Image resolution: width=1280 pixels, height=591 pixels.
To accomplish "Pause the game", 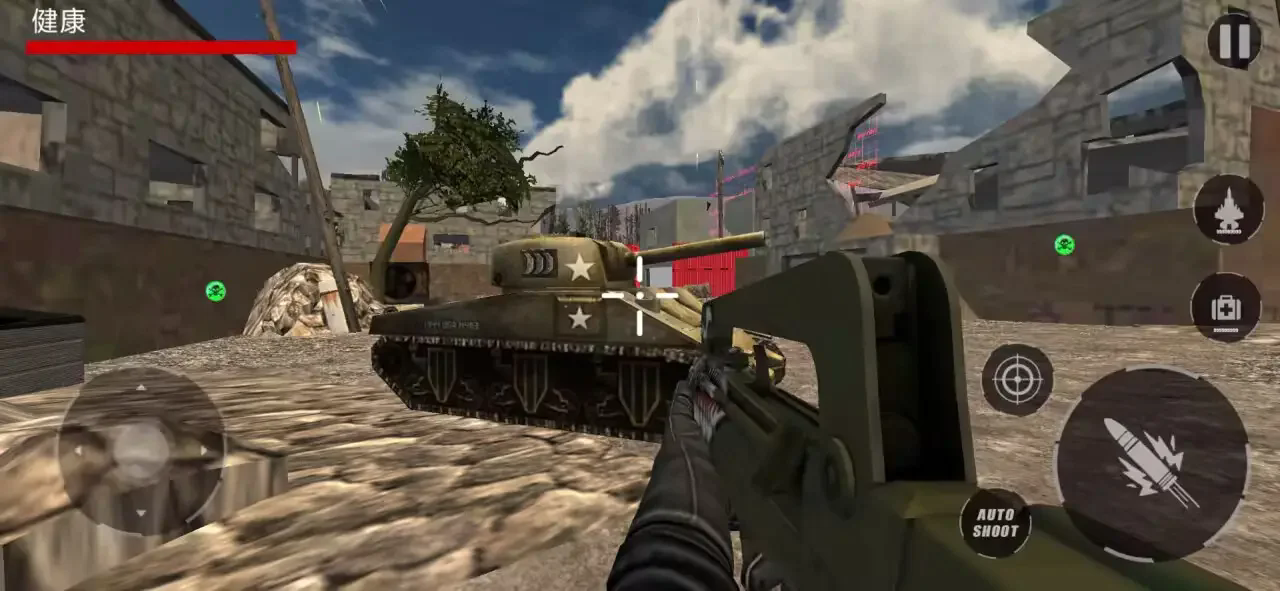I will (x=1233, y=40).
